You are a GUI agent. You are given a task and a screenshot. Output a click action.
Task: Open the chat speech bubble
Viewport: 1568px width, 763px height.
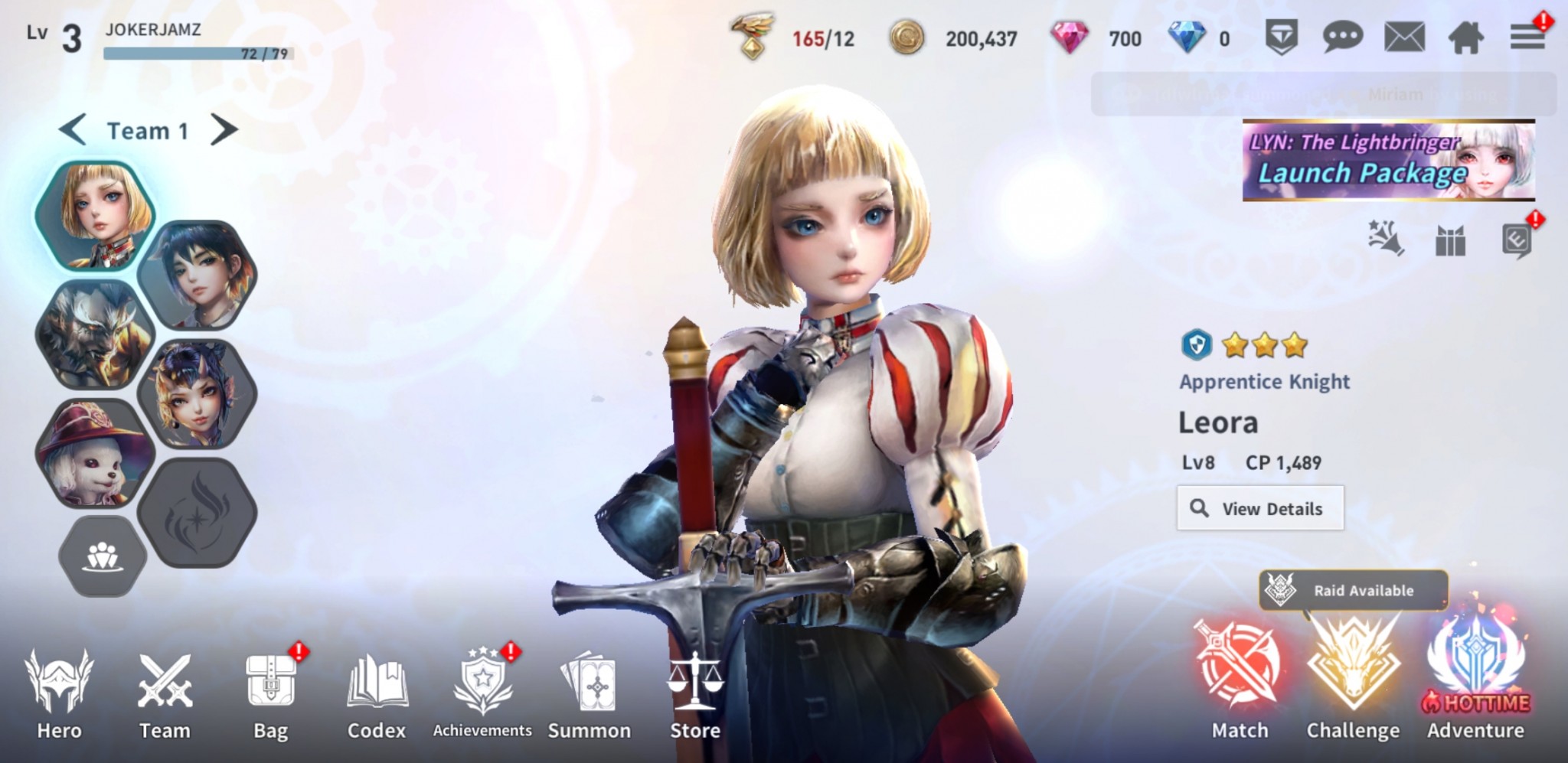click(1342, 37)
